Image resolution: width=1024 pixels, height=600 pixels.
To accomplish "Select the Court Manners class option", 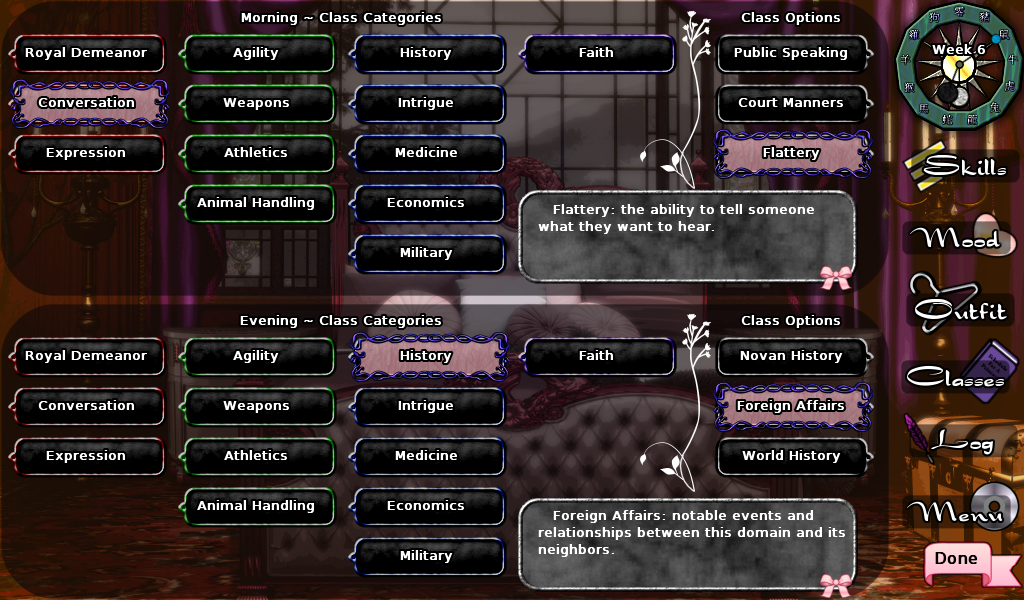I will pyautogui.click(x=791, y=103).
